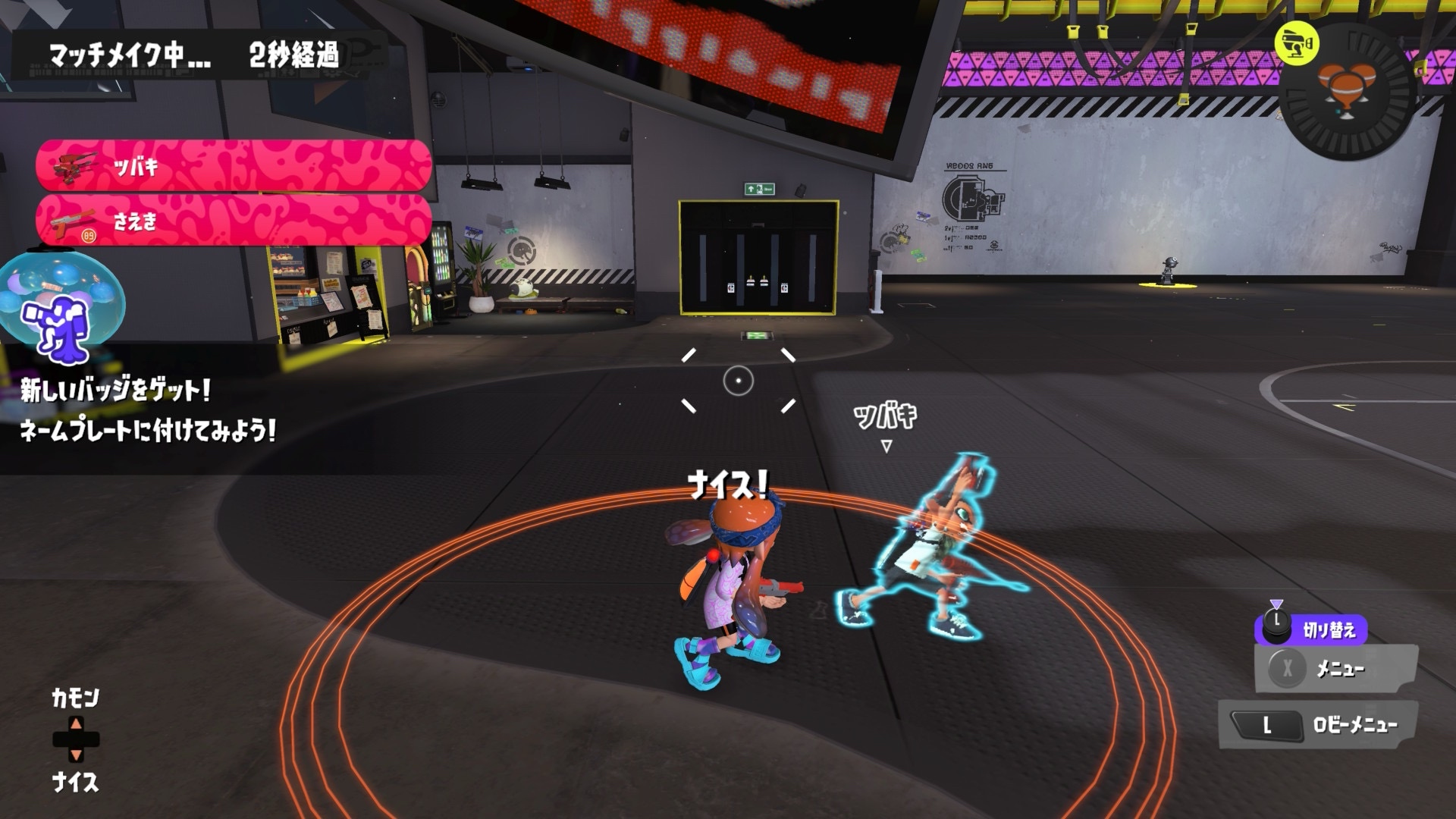Screen dimensions: 1456x819
Task: Open the new badge notification icon
Action: (x=62, y=306)
